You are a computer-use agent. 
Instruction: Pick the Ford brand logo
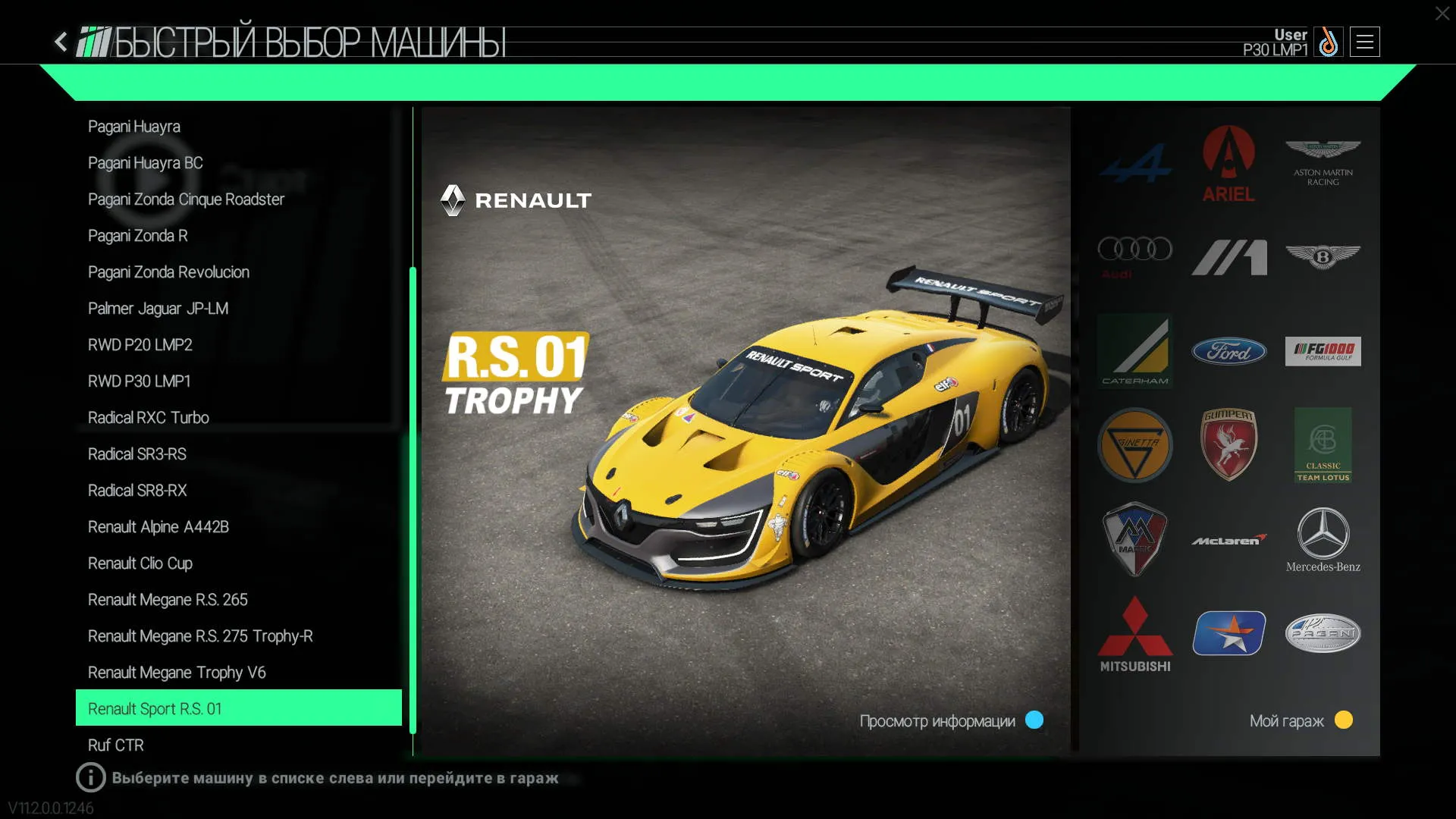[1228, 351]
